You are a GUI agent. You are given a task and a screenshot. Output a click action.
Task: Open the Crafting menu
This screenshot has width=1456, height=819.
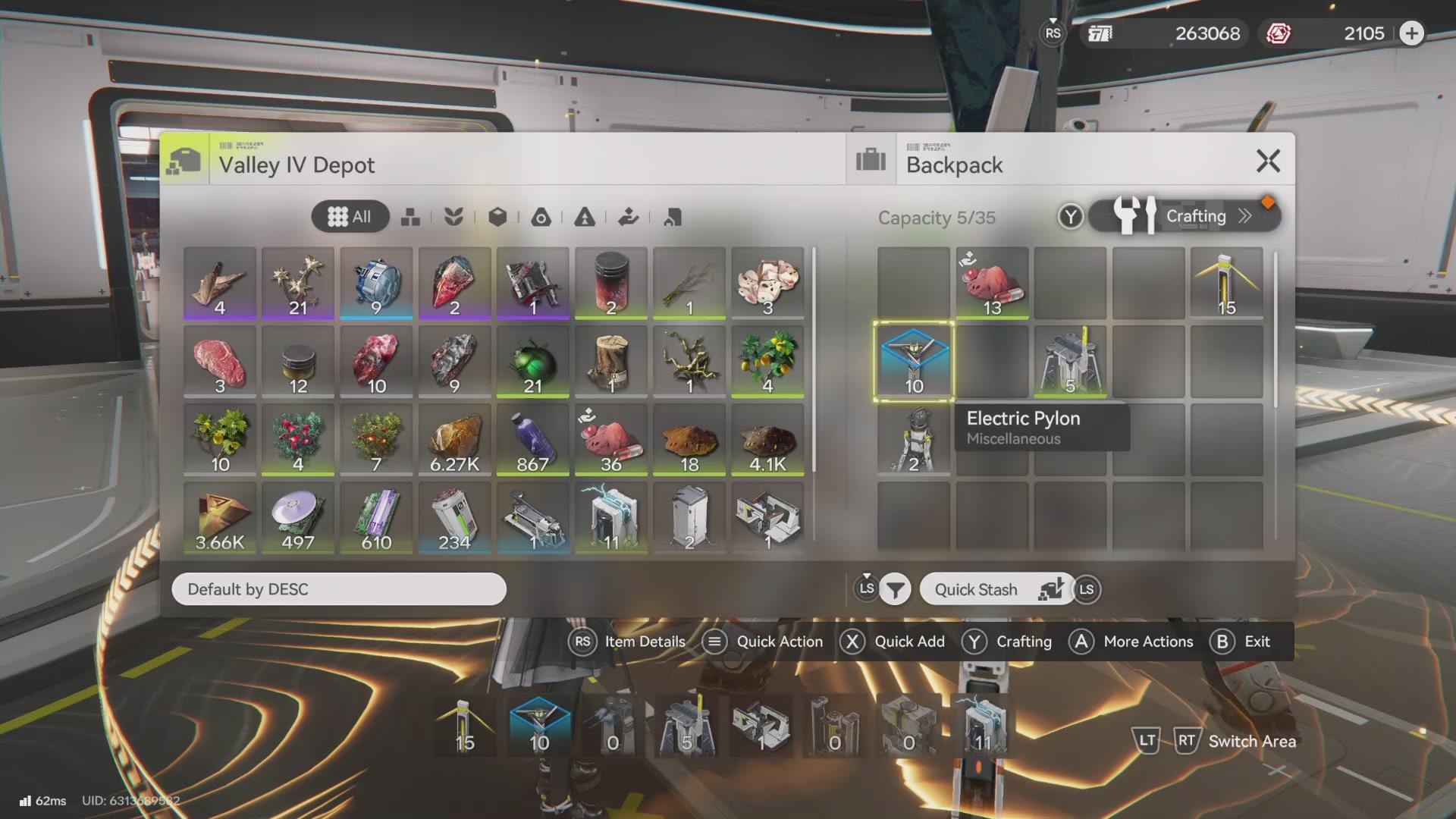1185,216
